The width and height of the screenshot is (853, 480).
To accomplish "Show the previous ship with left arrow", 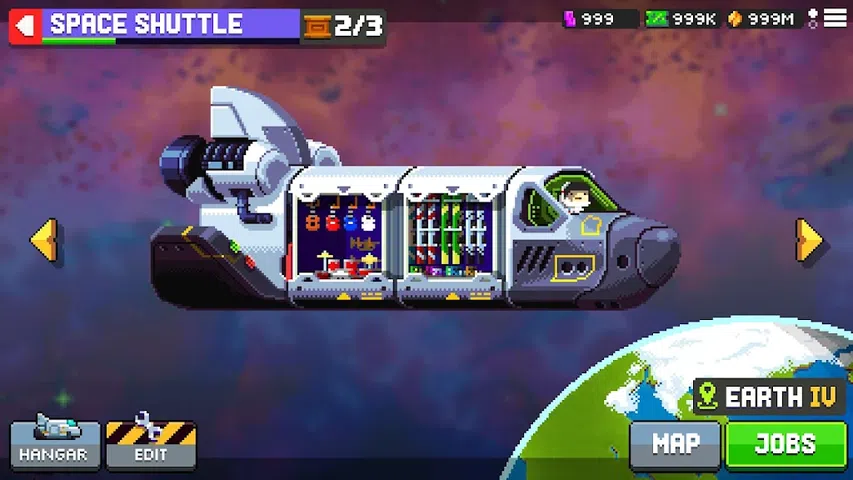I will point(44,241).
